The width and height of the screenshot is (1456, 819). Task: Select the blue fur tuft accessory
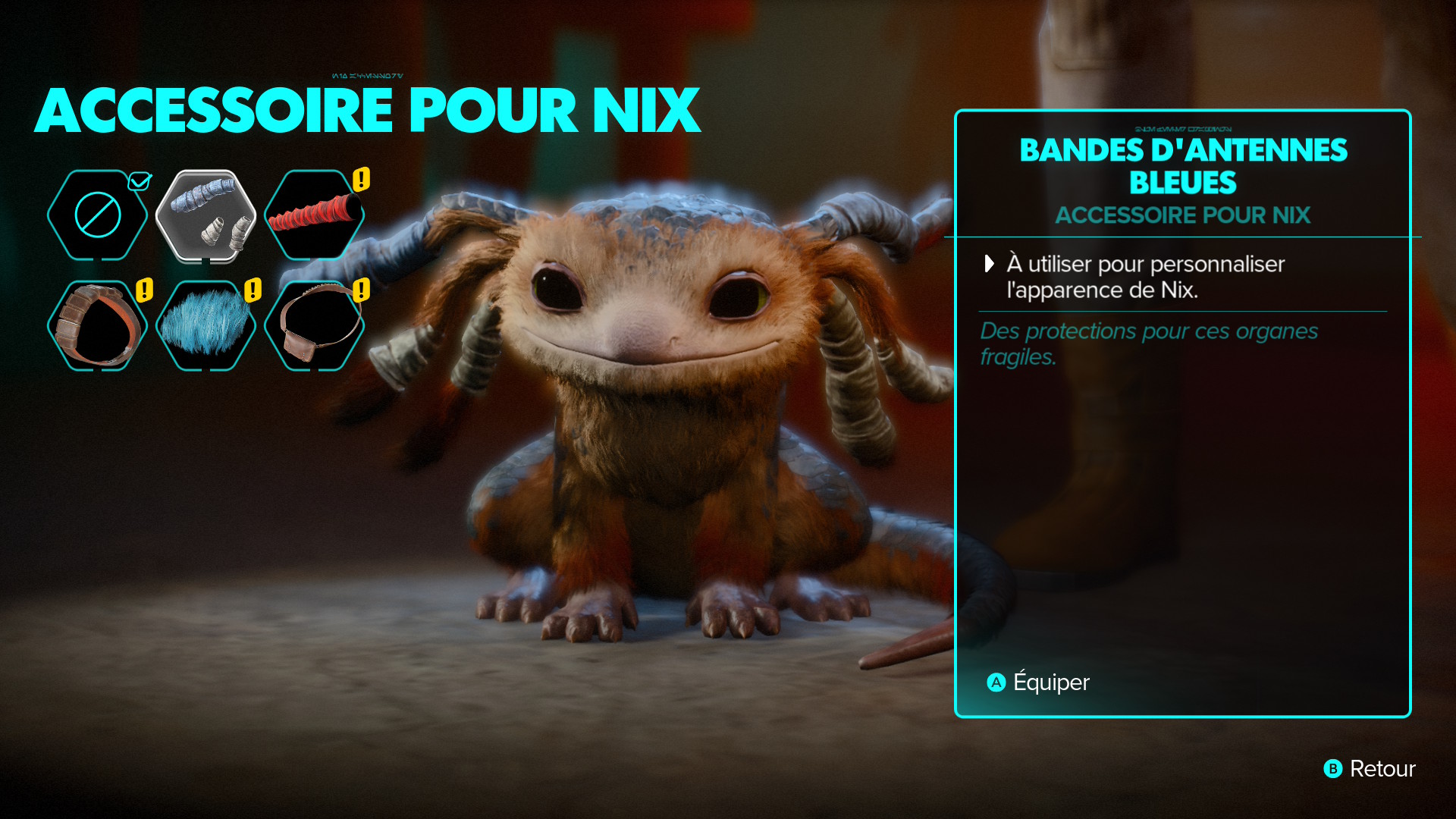point(206,326)
